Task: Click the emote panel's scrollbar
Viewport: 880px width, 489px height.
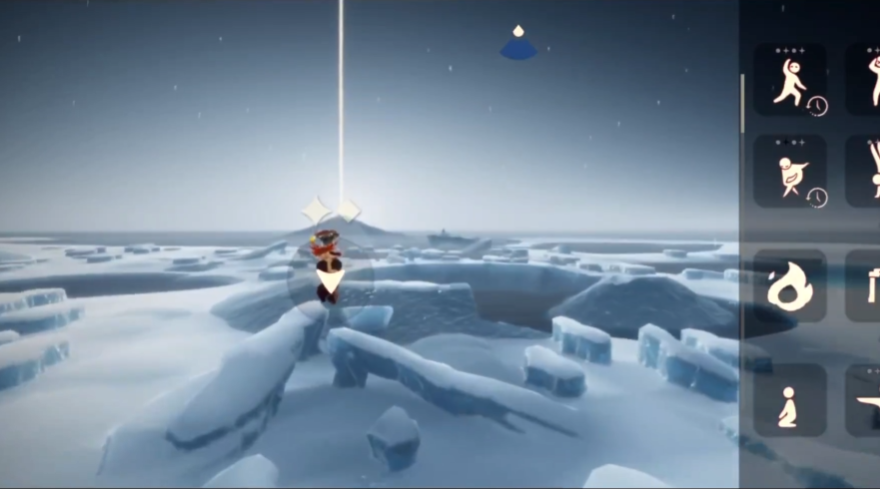Action: click(742, 104)
